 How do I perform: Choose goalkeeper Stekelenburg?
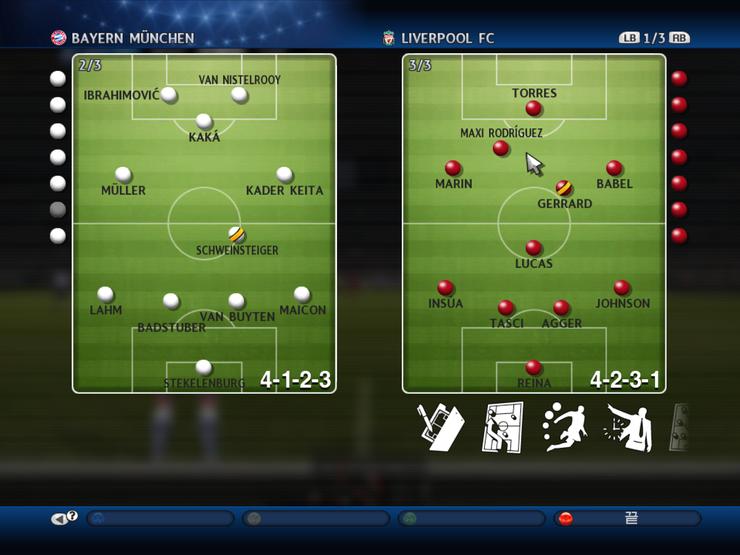(x=204, y=367)
